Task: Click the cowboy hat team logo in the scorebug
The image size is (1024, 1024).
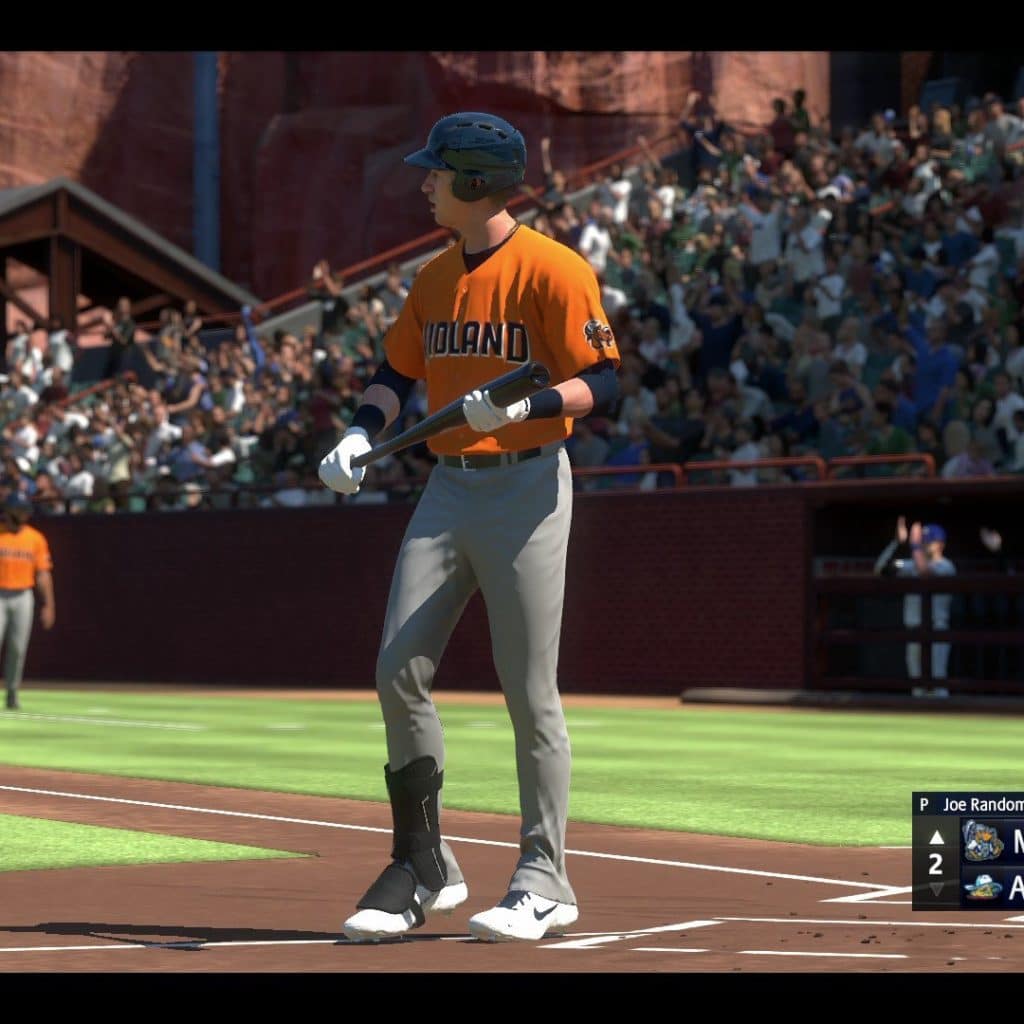Action: 982,886
